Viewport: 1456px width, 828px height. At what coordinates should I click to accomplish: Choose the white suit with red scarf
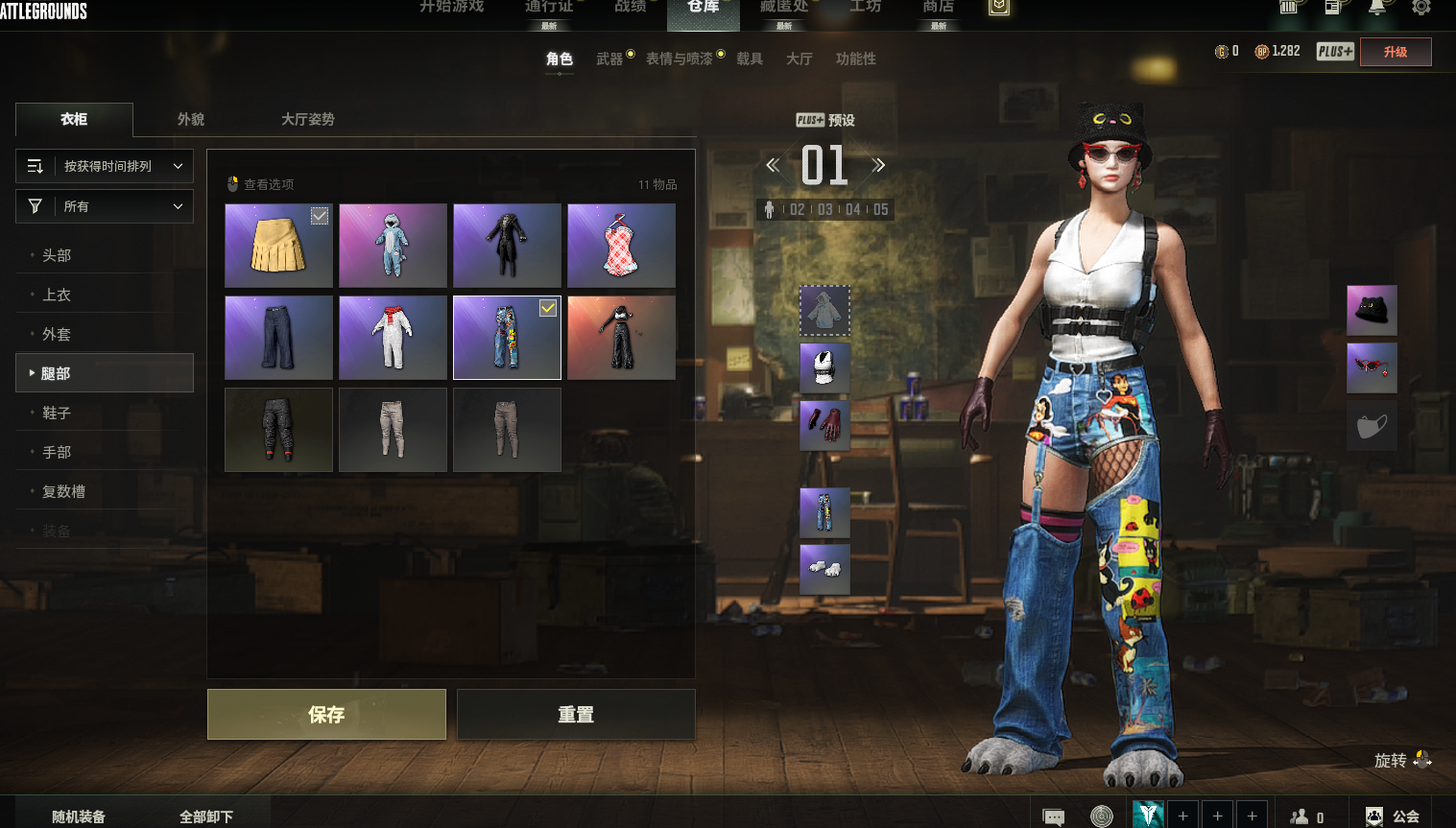[x=393, y=338]
